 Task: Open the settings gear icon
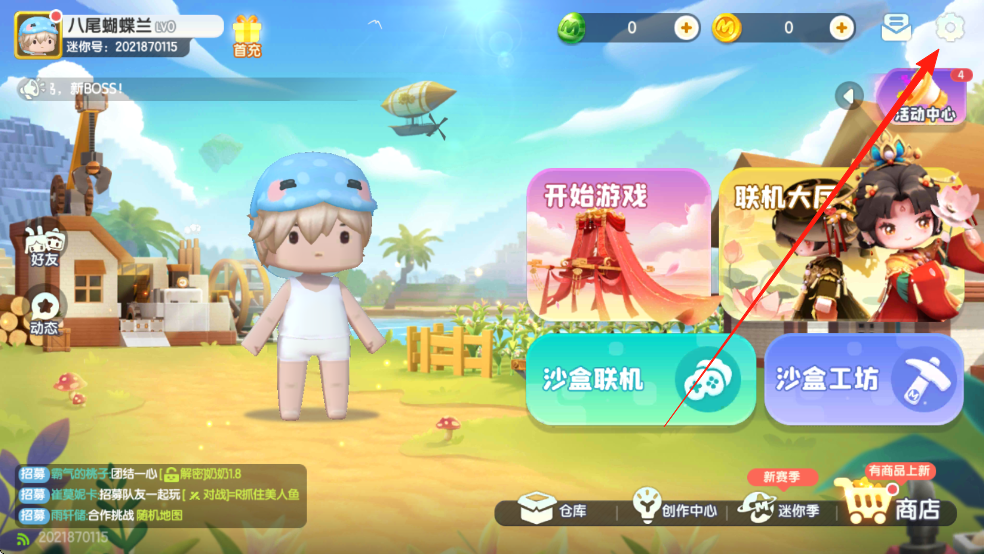point(948,28)
